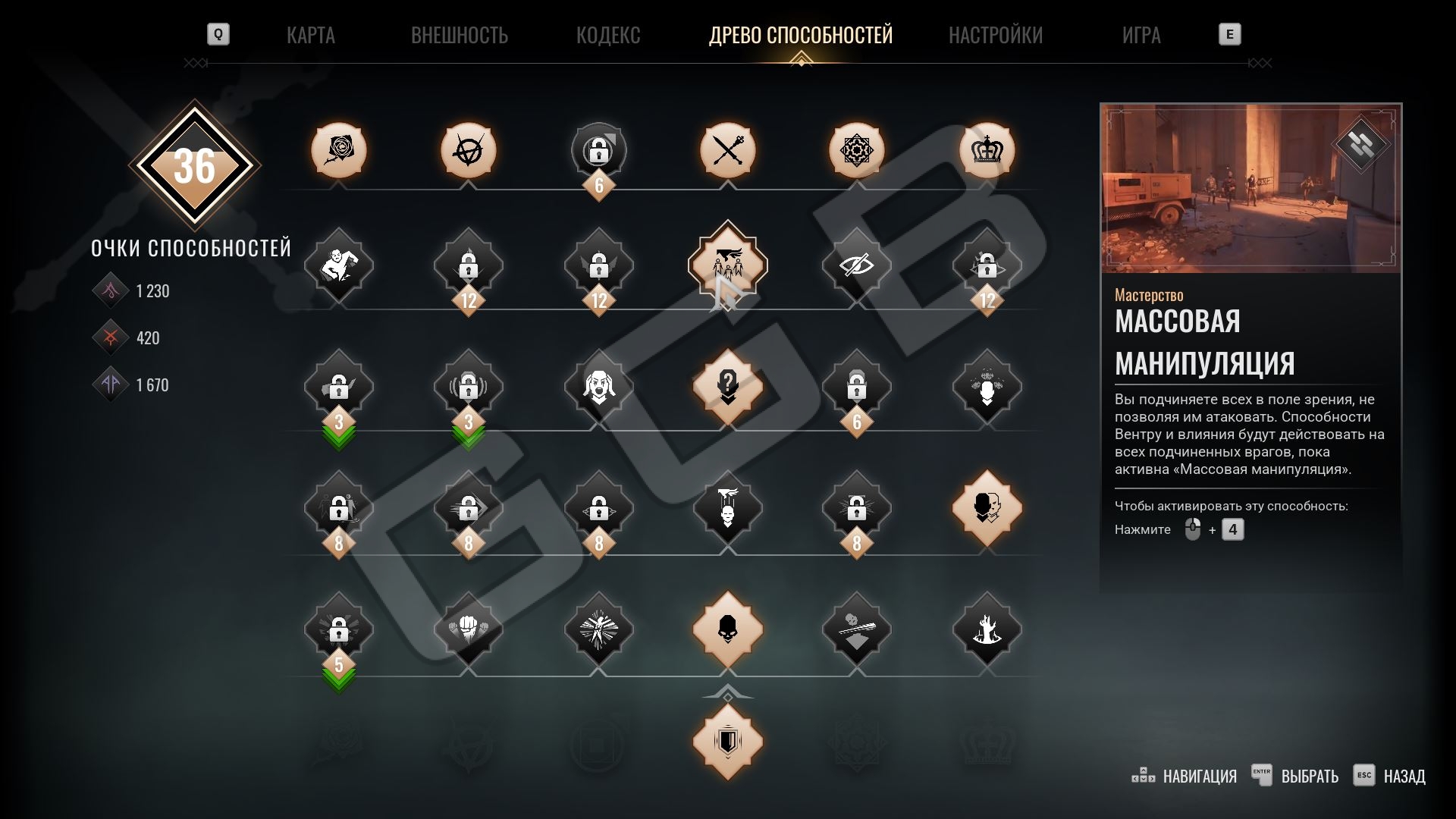Open the Внешность tab
The width and height of the screenshot is (1456, 819).
tap(459, 35)
